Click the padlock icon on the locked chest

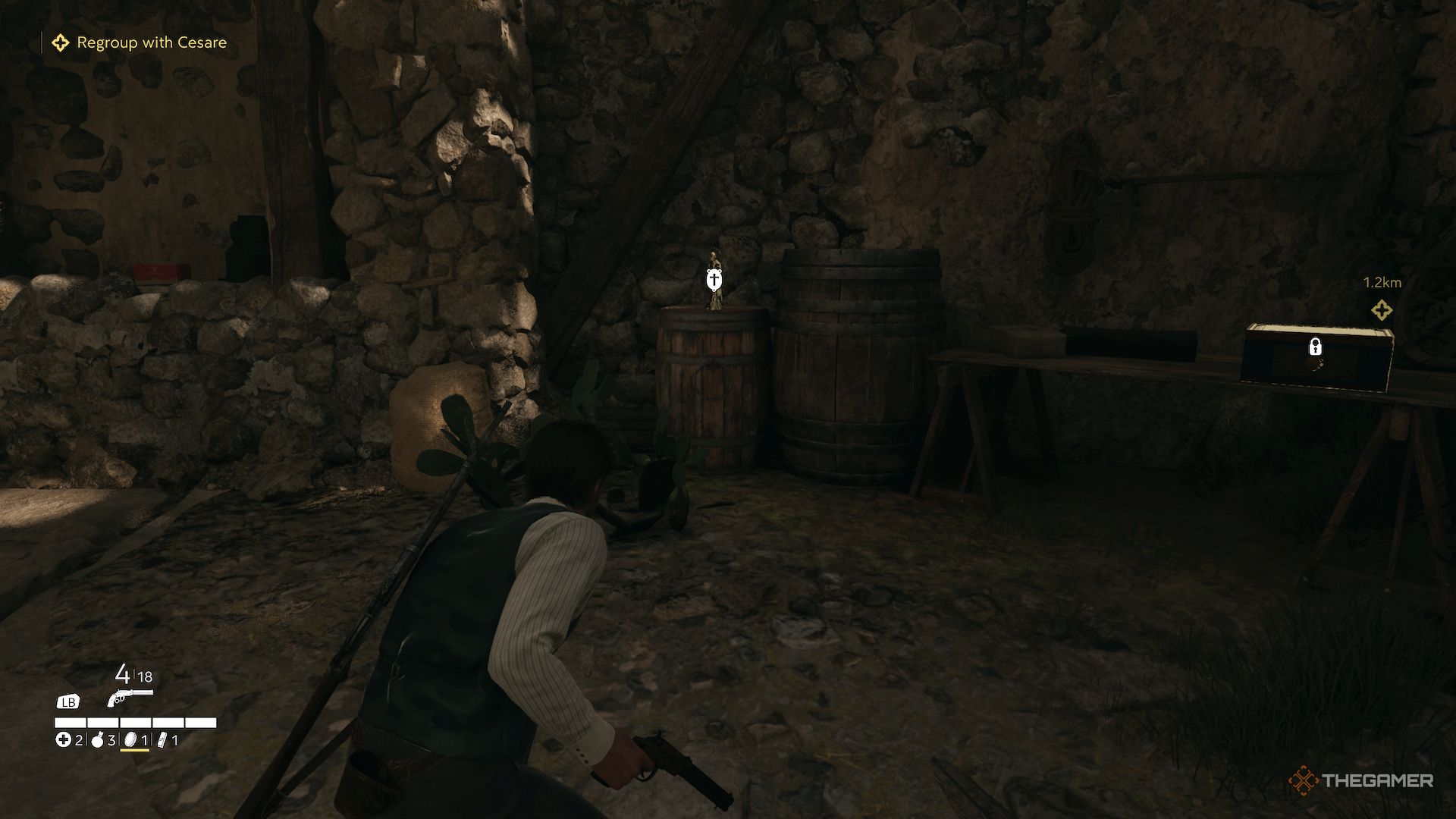1316,347
